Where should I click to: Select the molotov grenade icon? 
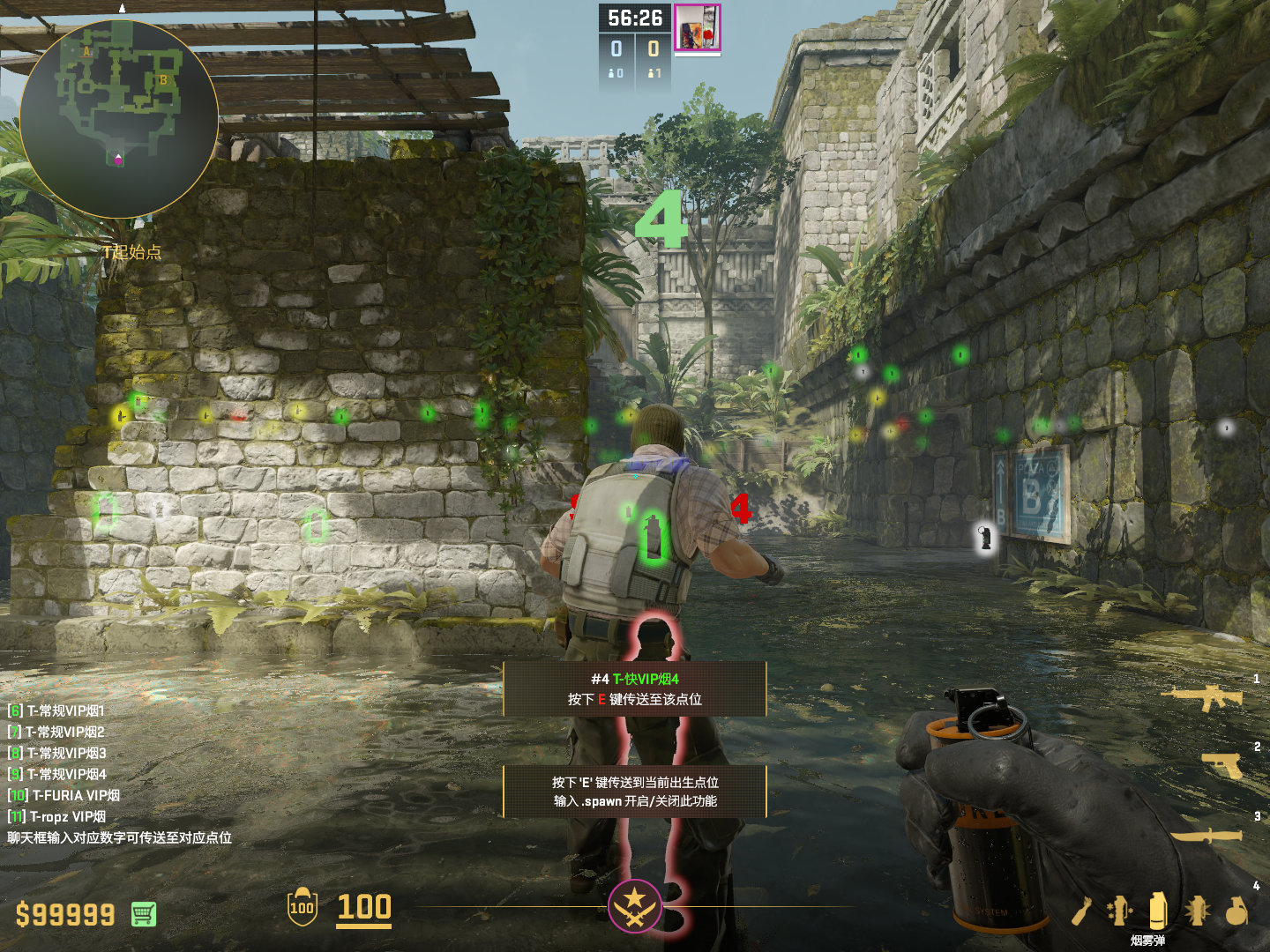[1082, 911]
